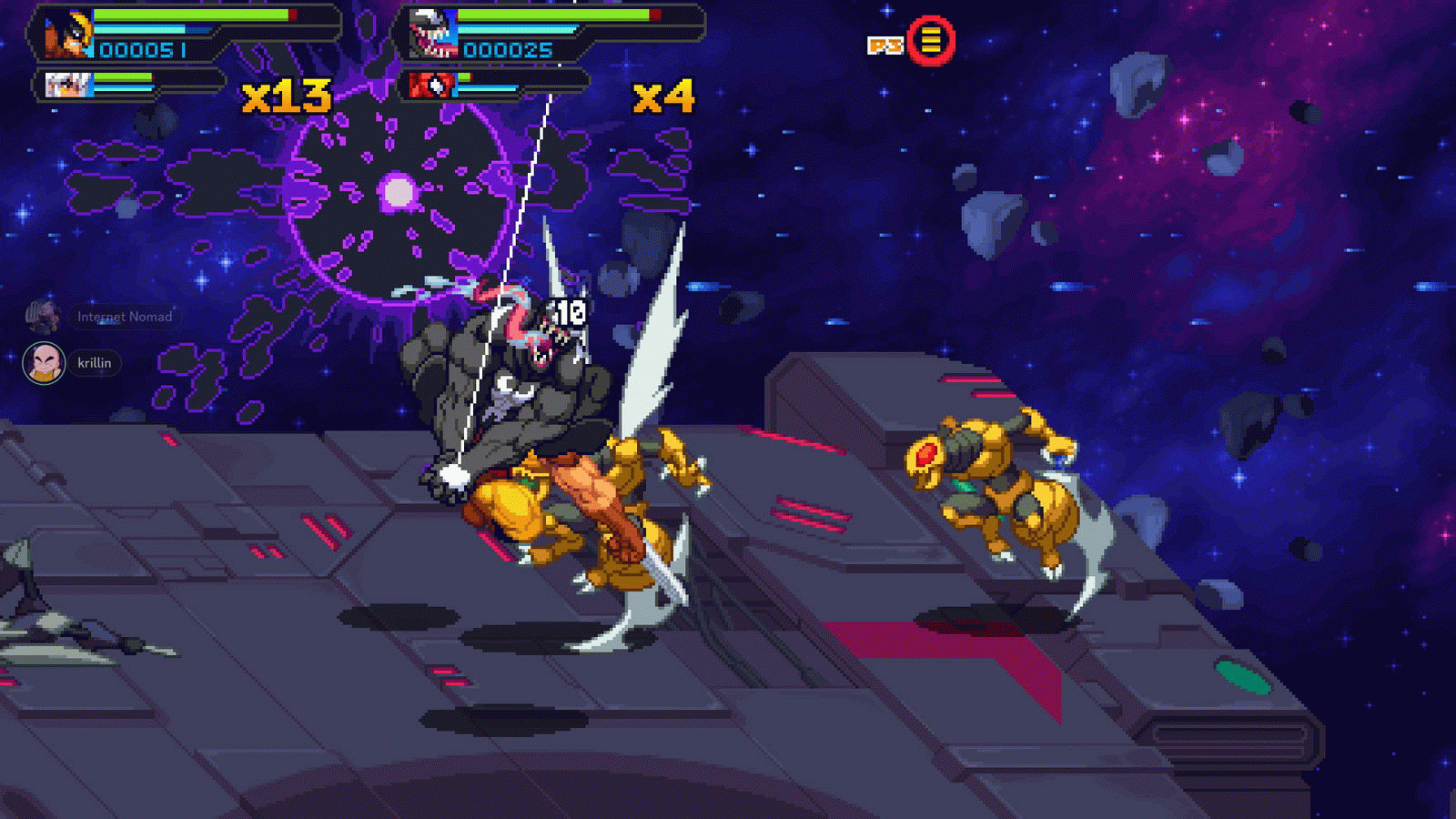Click the Internet Nomad overlay avatar

[40, 316]
